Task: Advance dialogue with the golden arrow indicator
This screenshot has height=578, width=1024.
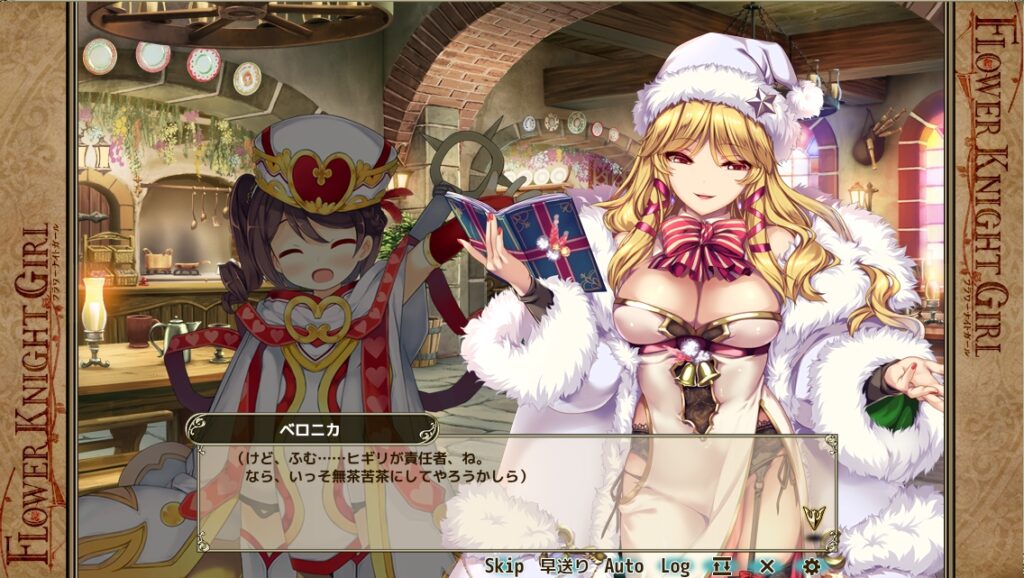Action: (813, 517)
